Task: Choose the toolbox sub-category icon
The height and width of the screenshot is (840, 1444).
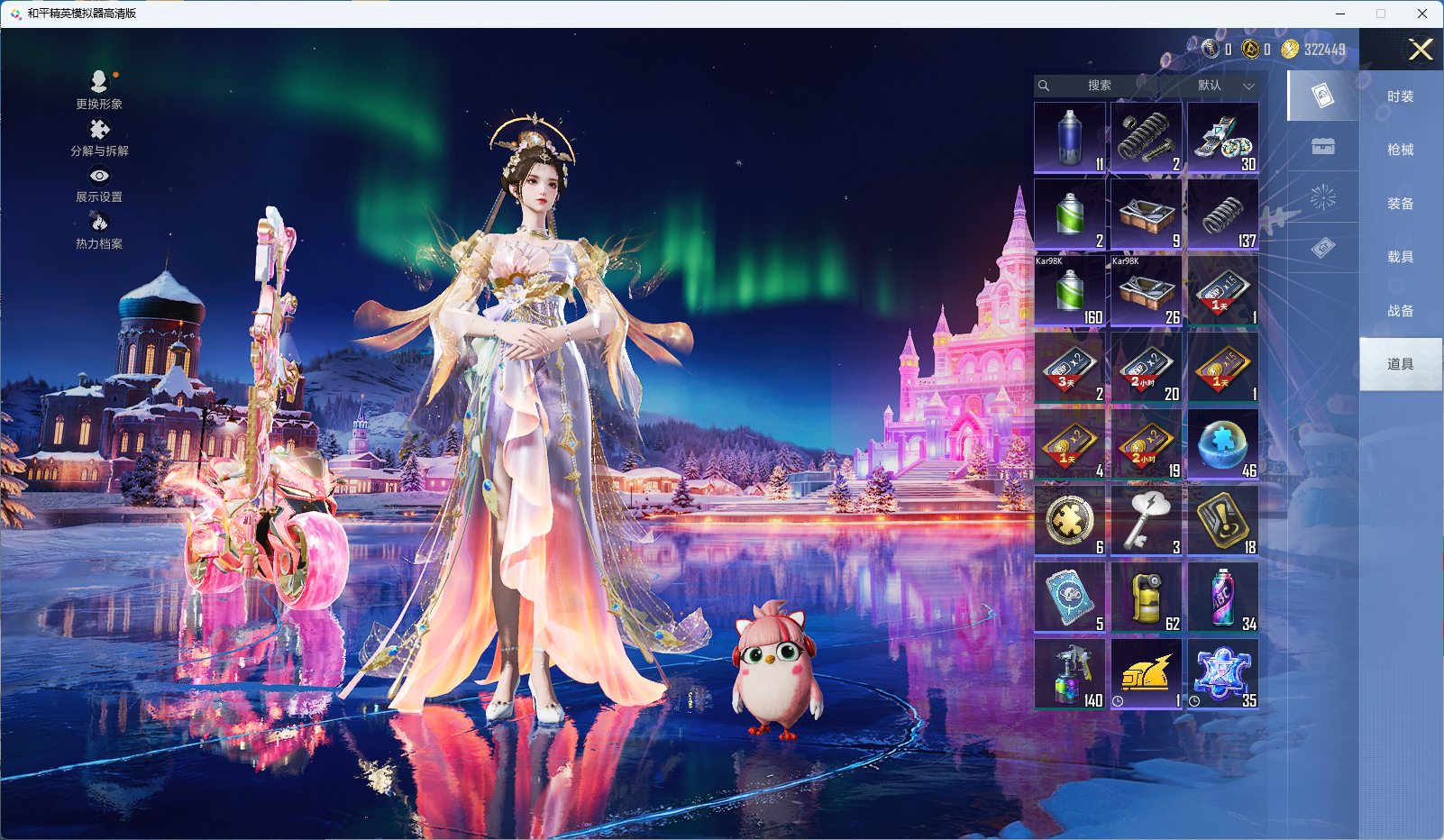Action: point(1322,146)
